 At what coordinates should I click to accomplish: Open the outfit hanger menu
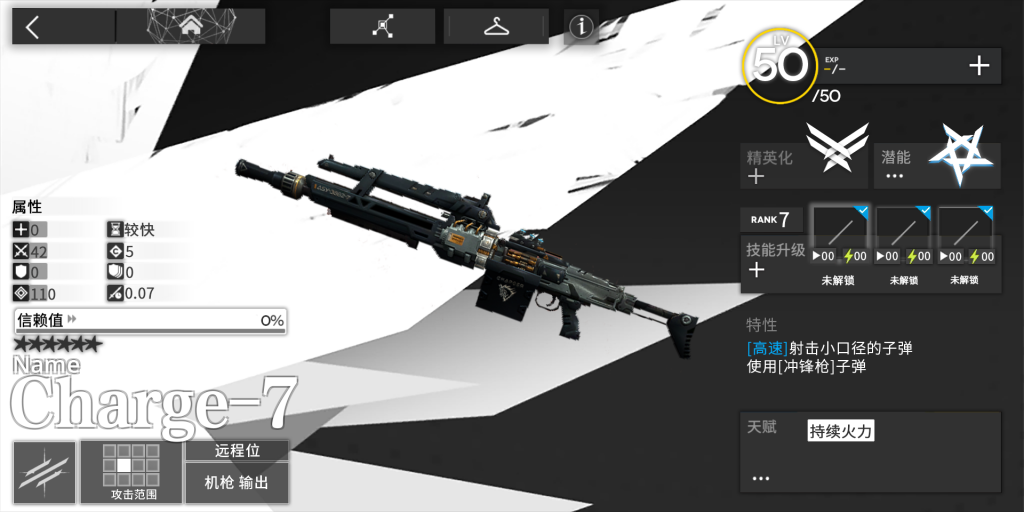496,27
